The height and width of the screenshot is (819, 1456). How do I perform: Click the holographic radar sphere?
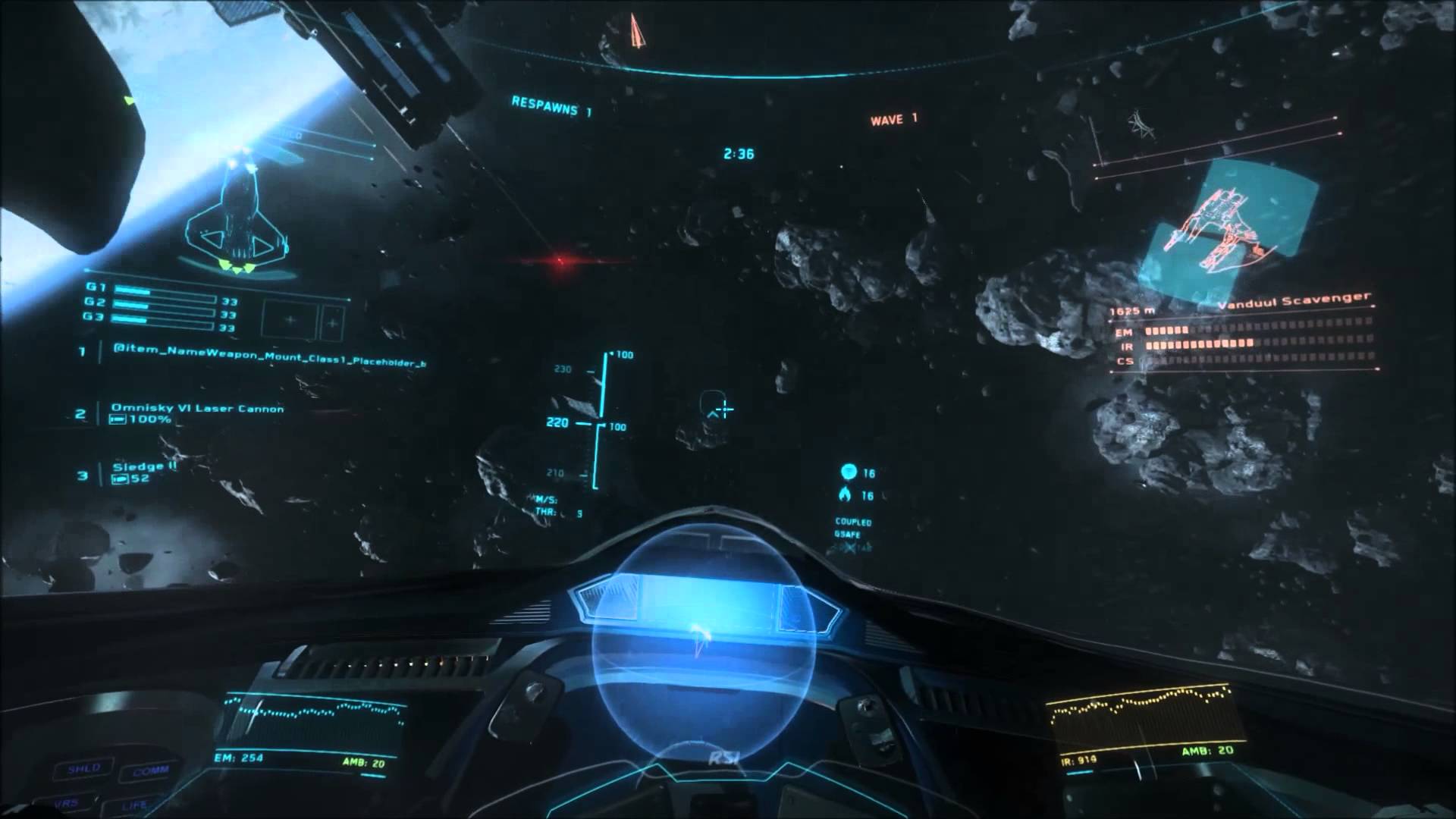[x=704, y=645]
